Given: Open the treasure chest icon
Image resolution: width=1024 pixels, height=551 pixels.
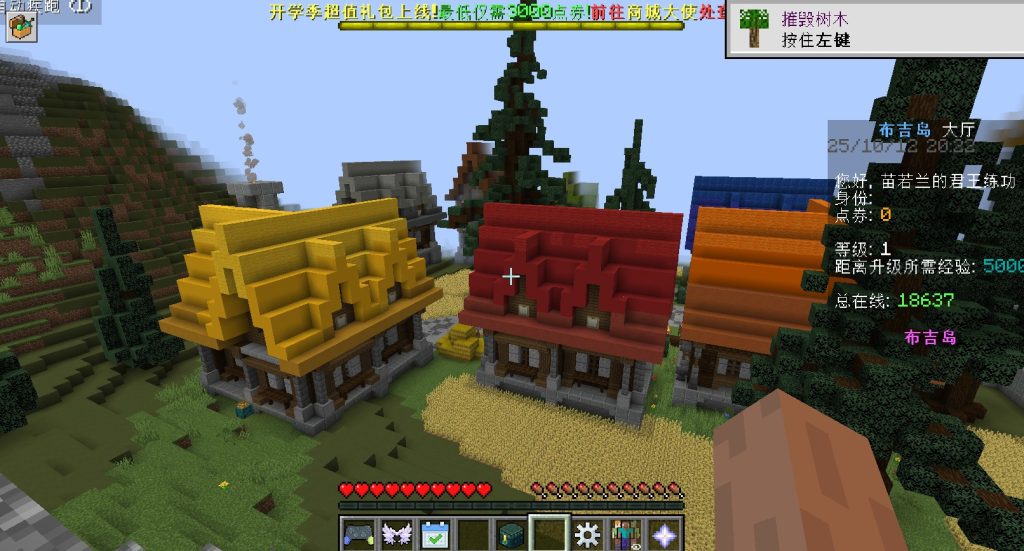Looking at the screenshot, I should point(19,27).
